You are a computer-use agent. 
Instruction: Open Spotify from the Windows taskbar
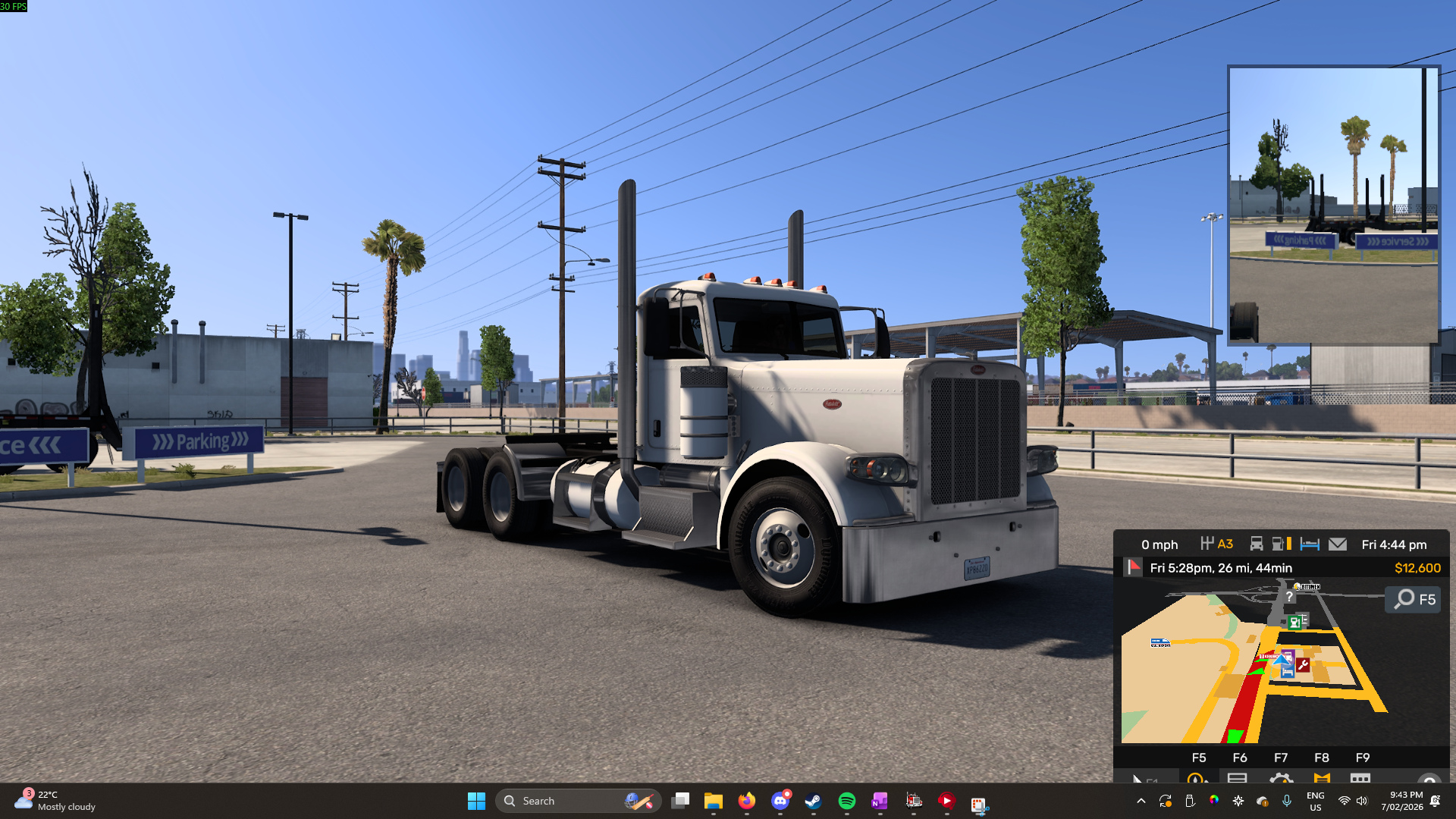pos(846,801)
